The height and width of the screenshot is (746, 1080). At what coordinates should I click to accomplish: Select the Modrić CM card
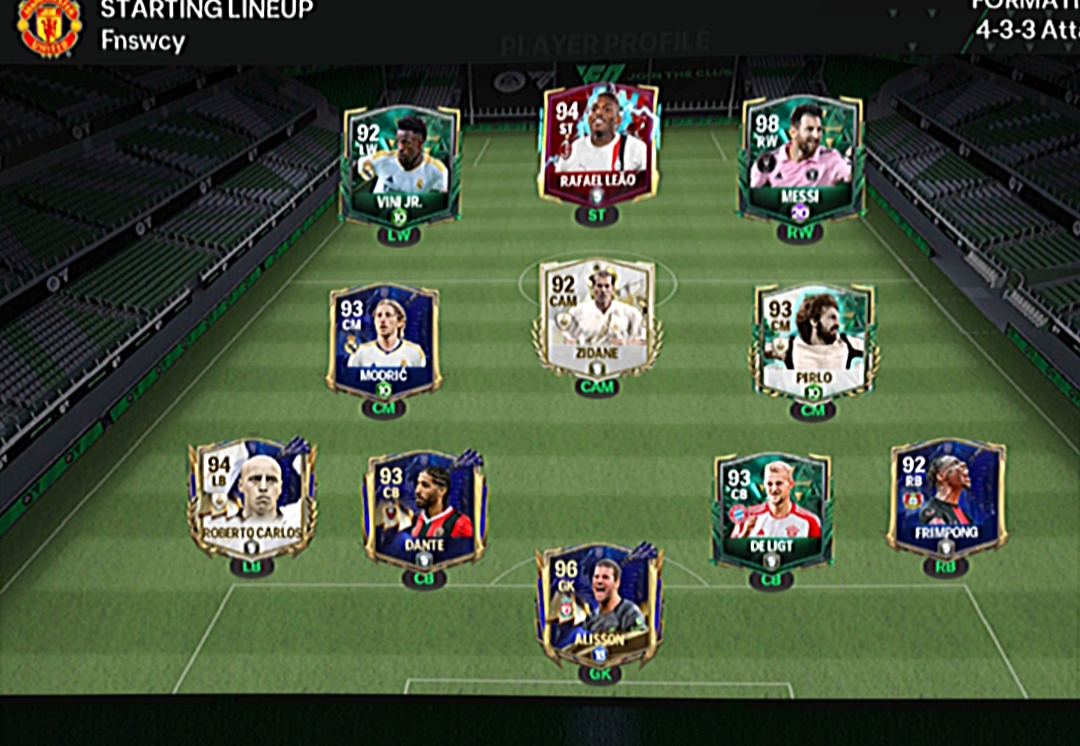(384, 342)
